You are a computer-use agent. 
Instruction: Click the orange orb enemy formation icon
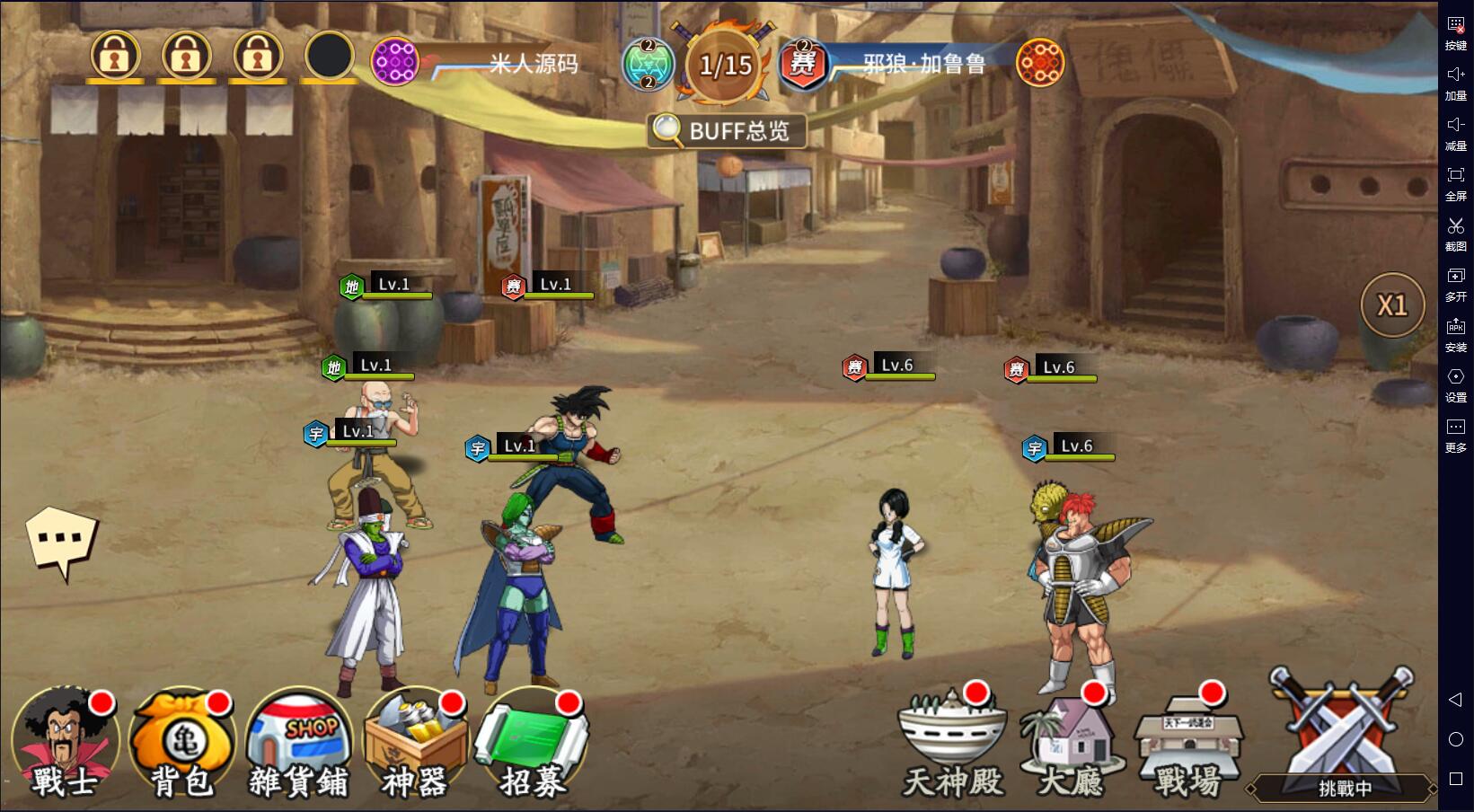click(x=1039, y=64)
